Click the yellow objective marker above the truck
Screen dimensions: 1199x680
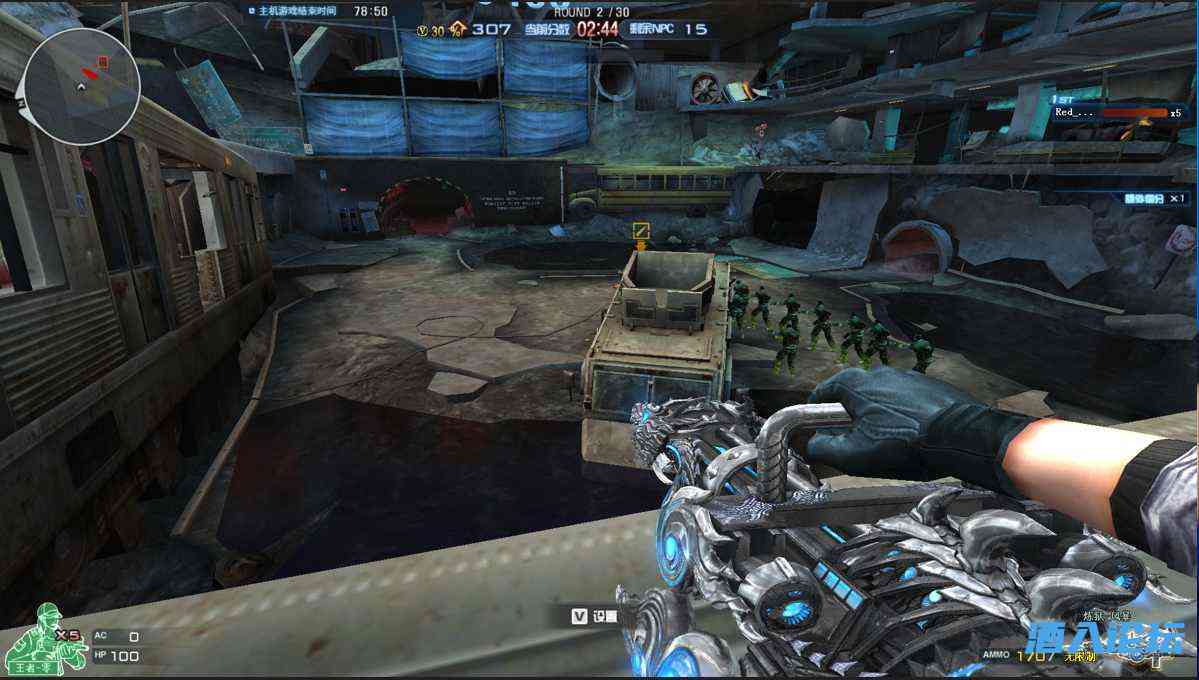[x=641, y=231]
